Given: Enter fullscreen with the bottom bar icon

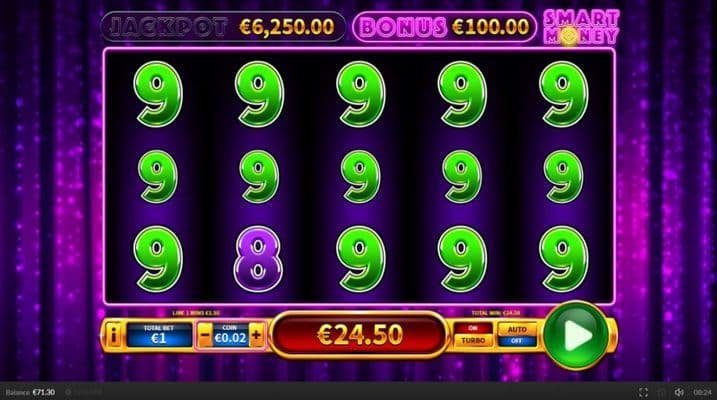Looking at the screenshot, I should (x=643, y=392).
